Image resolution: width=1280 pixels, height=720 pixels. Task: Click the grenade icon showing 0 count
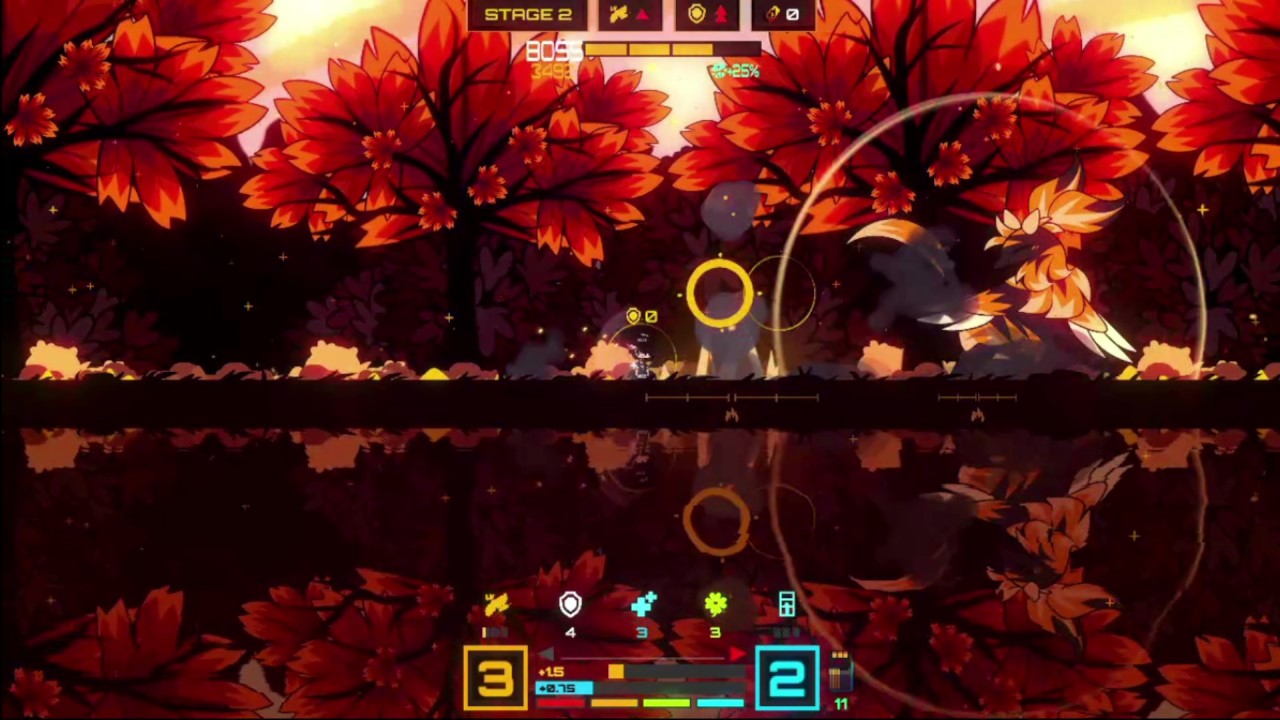tap(791, 13)
